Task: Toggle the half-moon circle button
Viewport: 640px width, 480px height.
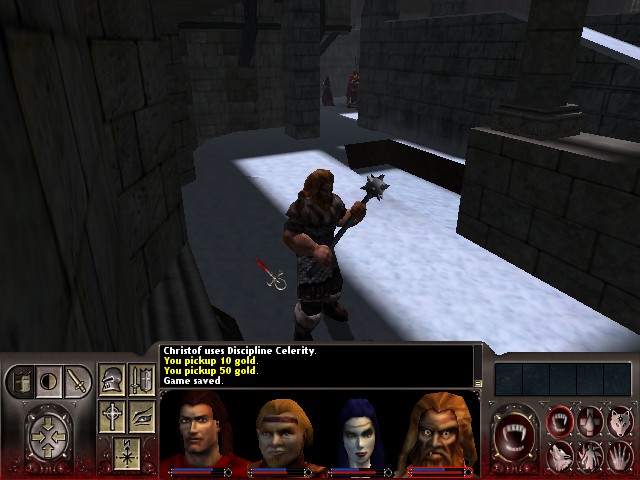Action: click(47, 381)
